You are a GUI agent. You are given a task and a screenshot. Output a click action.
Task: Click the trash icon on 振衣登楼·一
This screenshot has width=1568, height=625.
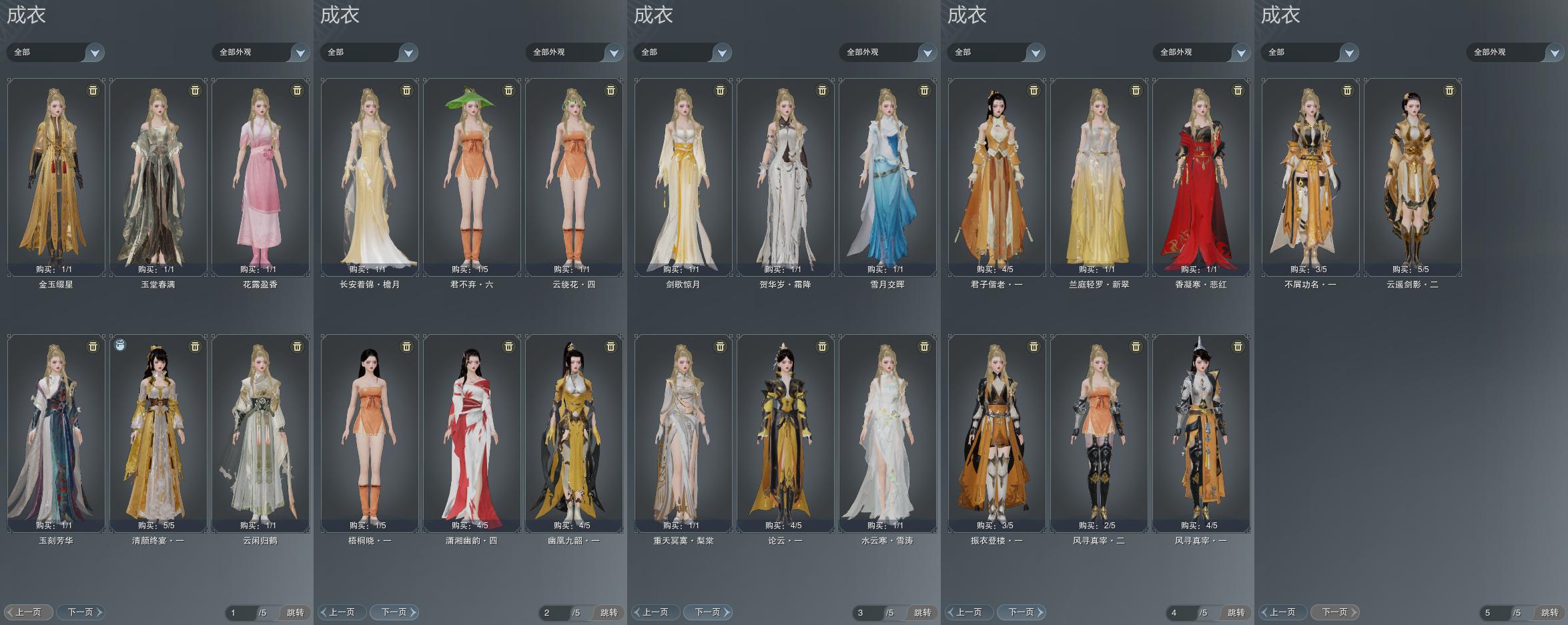[x=1034, y=347]
